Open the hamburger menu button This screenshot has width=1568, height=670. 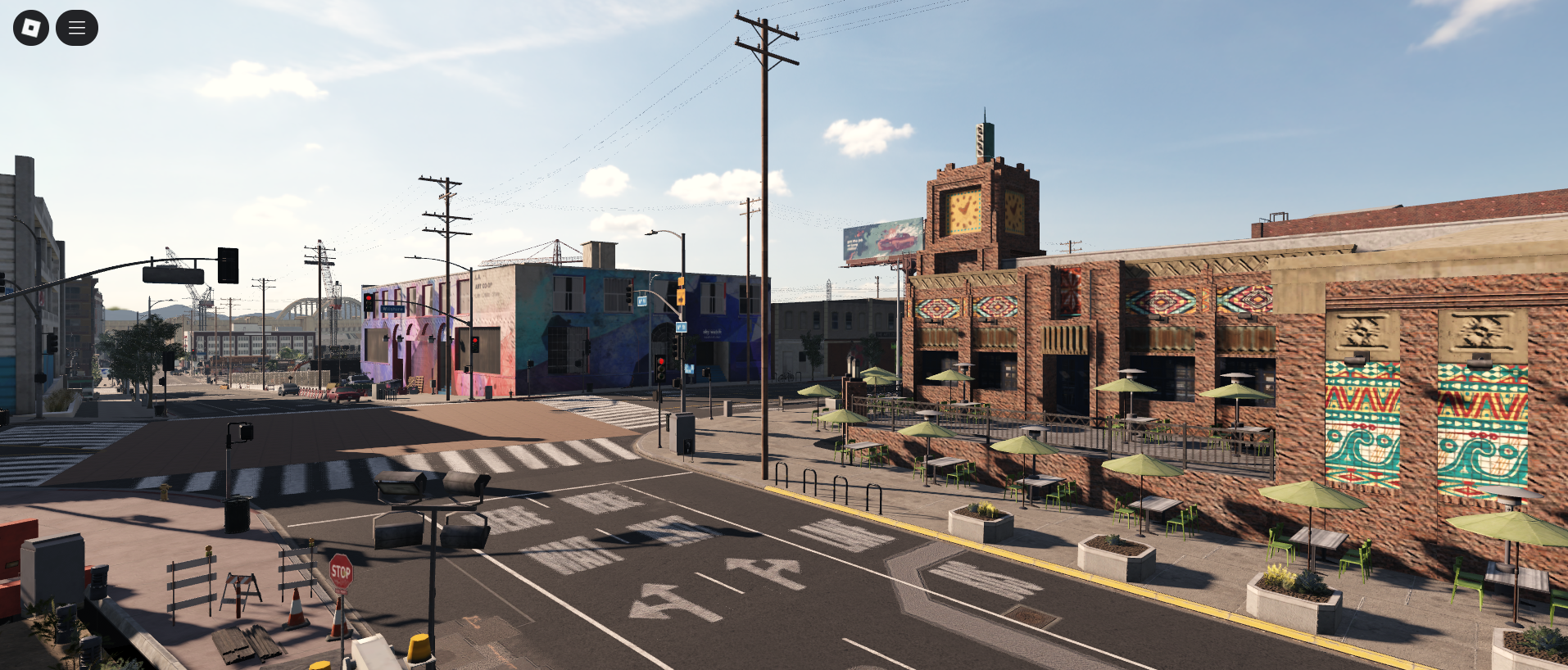[x=77, y=28]
